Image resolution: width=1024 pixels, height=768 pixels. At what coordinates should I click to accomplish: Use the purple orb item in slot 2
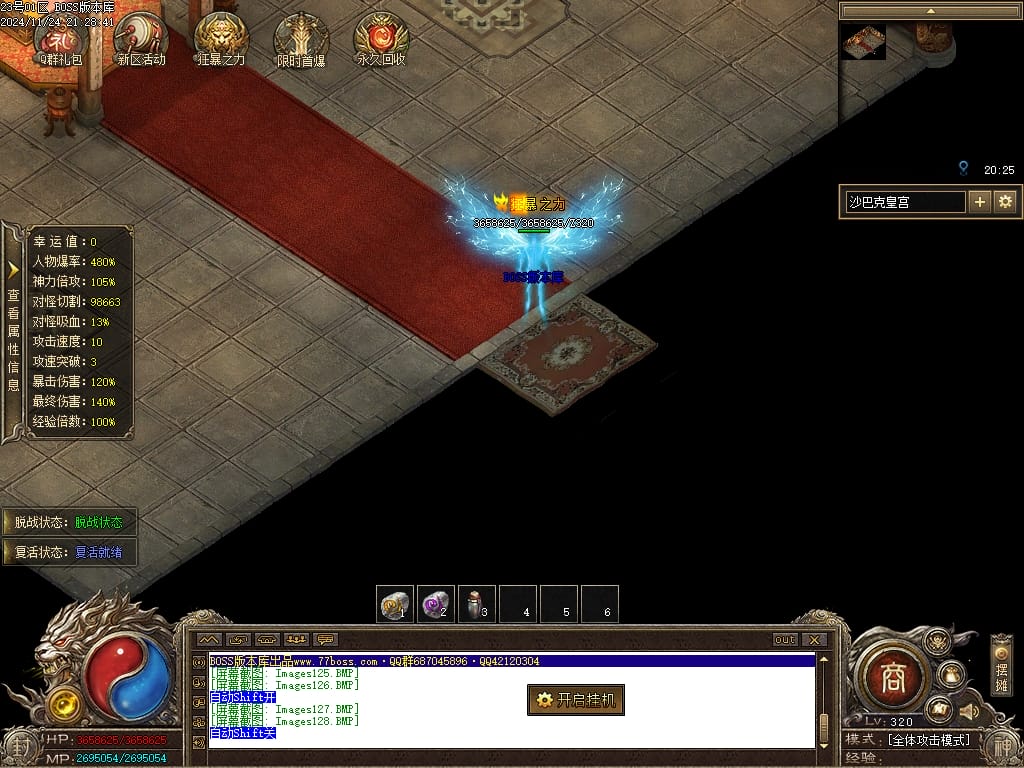435,604
